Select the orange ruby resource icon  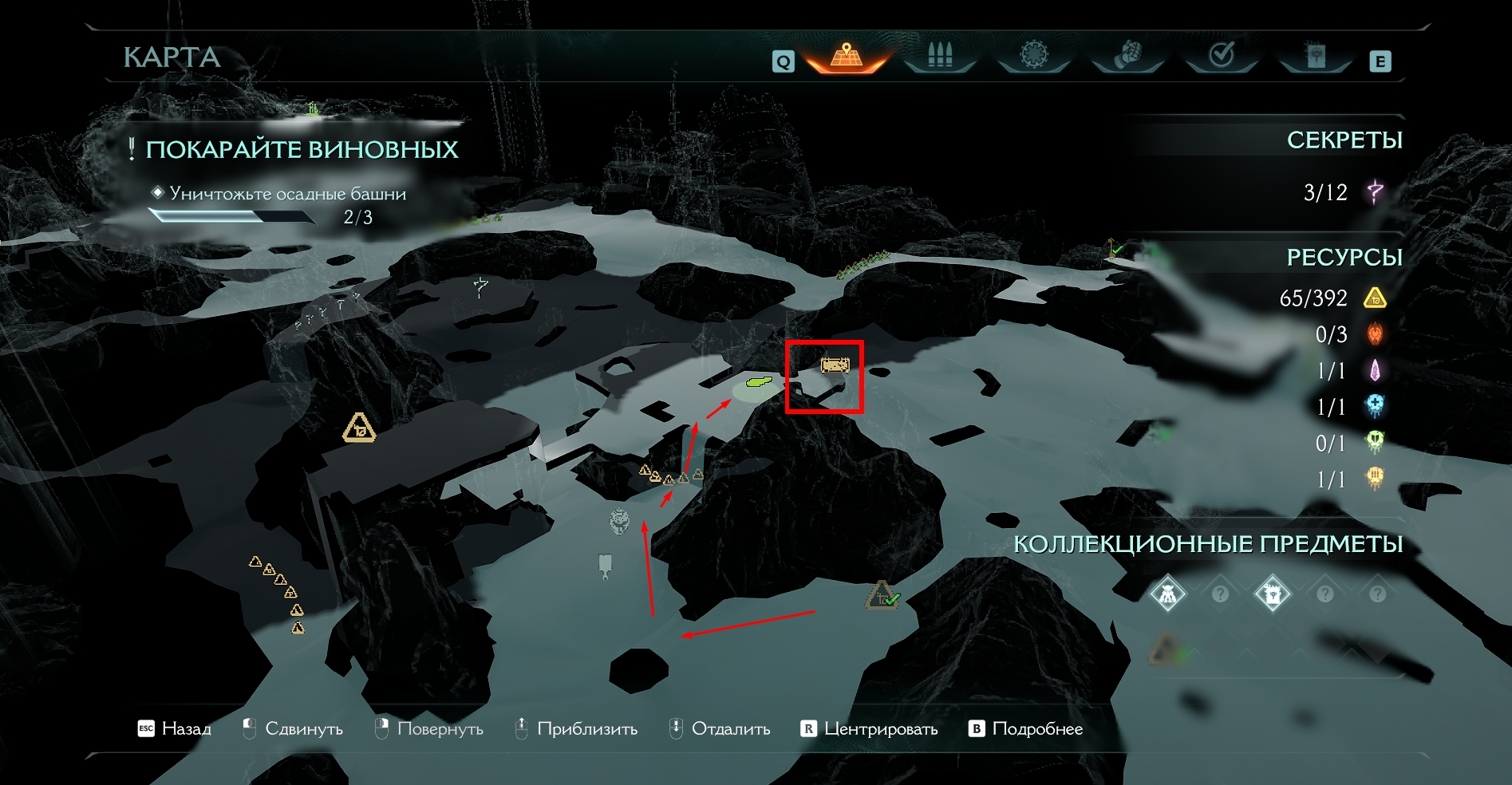[x=1375, y=334]
